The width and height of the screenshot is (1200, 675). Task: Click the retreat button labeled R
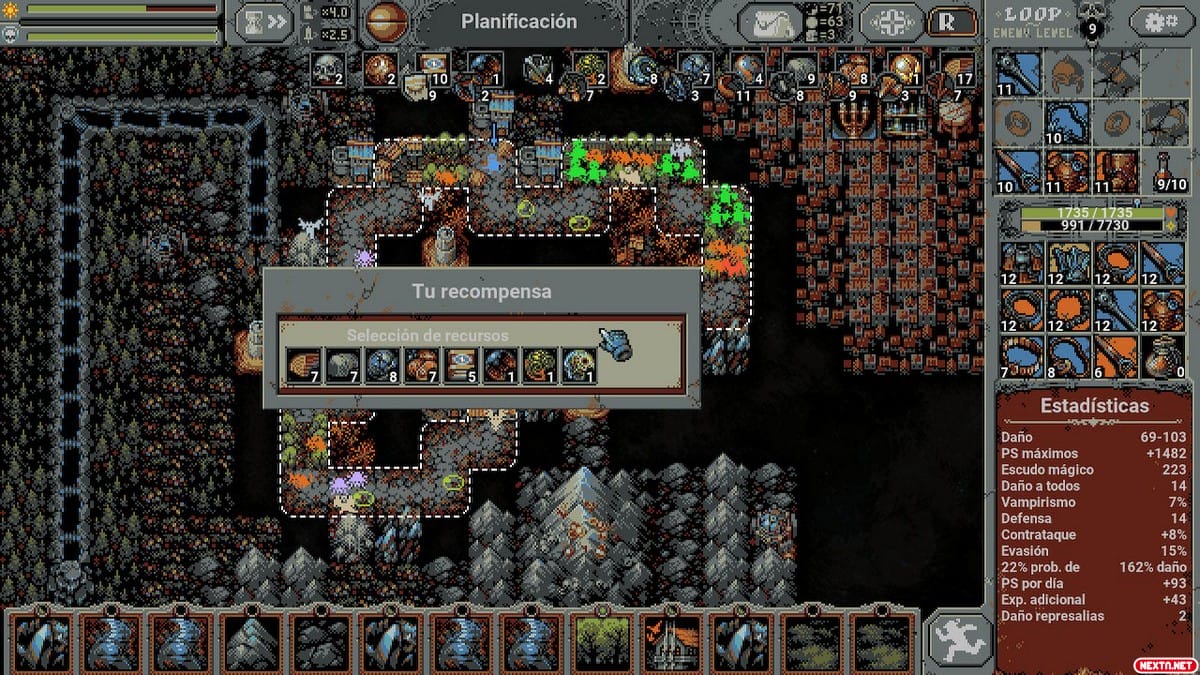[x=953, y=22]
